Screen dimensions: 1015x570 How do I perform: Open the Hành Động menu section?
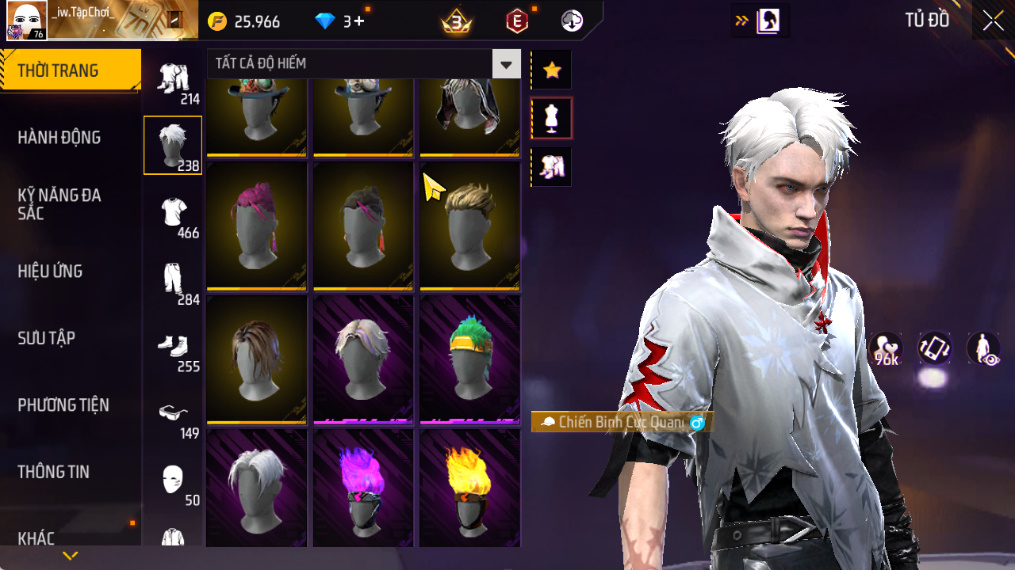tap(60, 138)
